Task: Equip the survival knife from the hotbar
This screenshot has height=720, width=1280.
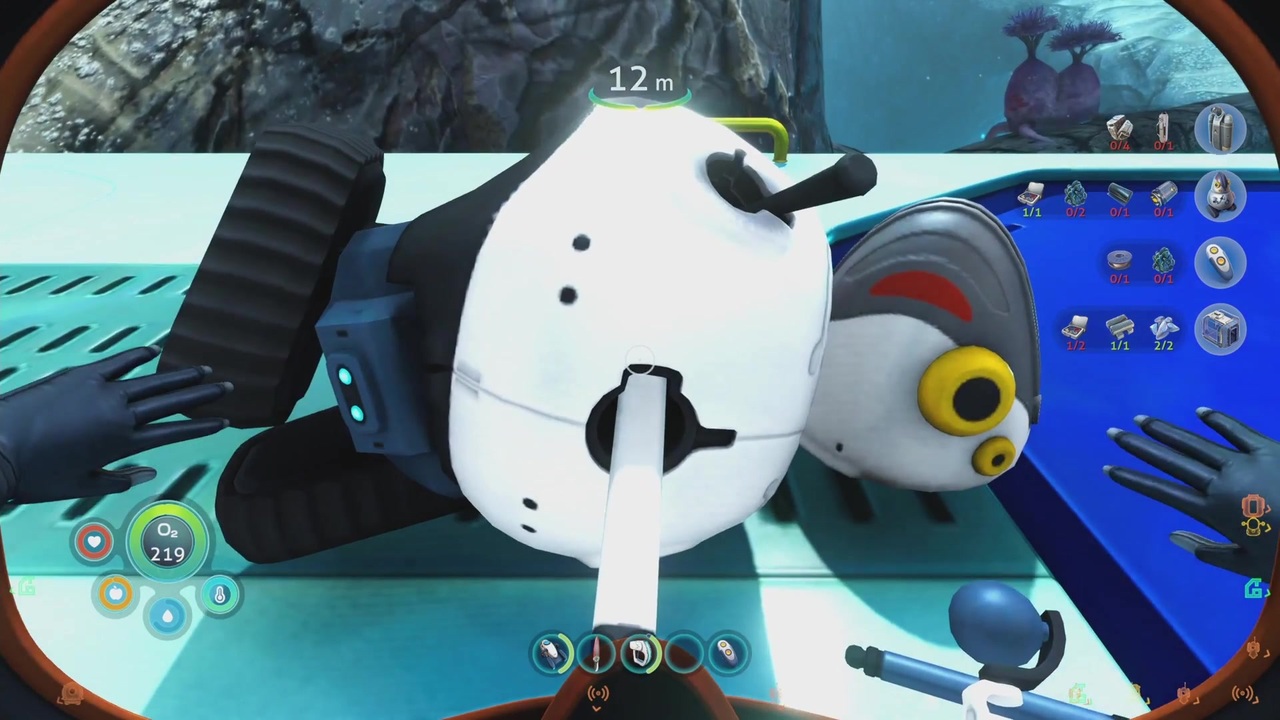Action: tap(597, 653)
